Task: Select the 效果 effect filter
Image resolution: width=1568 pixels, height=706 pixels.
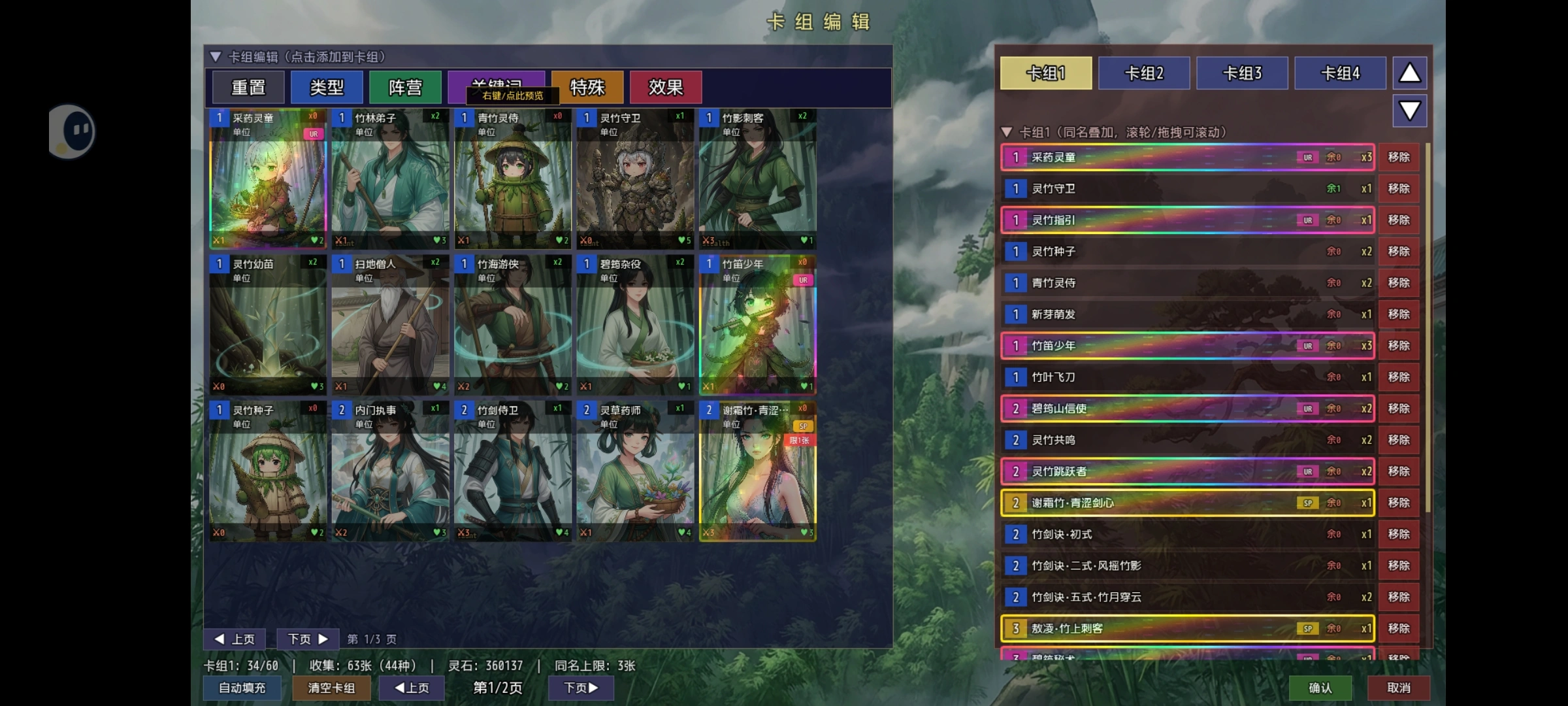Action: tap(665, 87)
